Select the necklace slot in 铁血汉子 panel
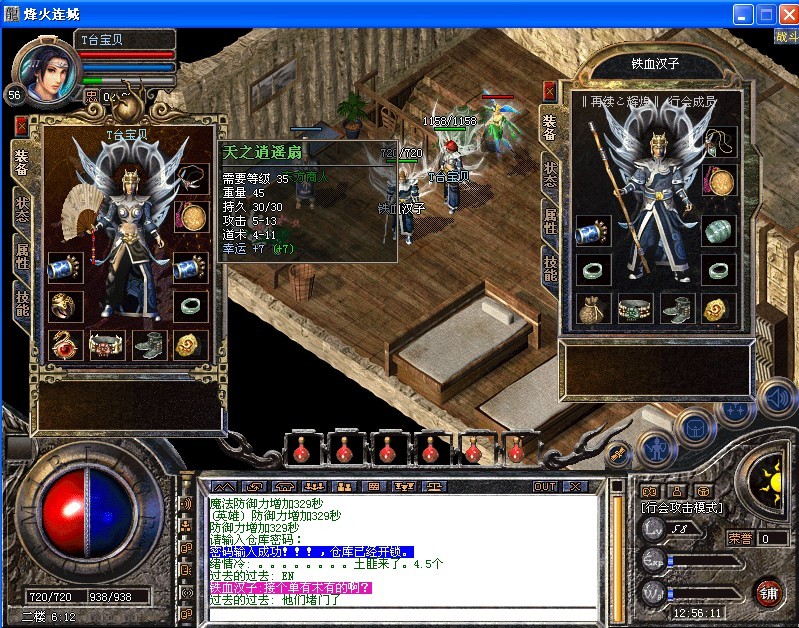 click(x=718, y=141)
